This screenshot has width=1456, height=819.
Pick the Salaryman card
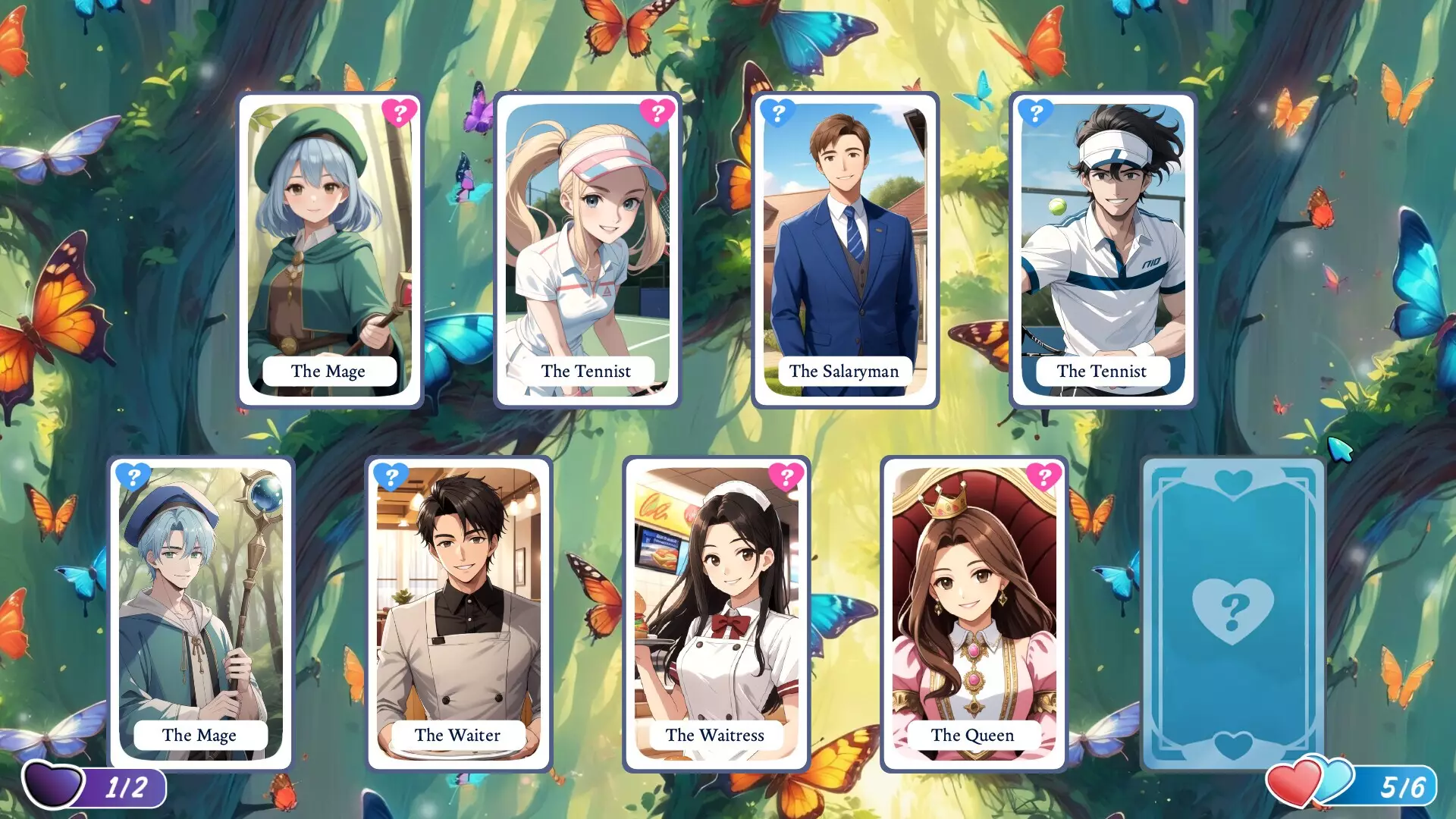[845, 250]
